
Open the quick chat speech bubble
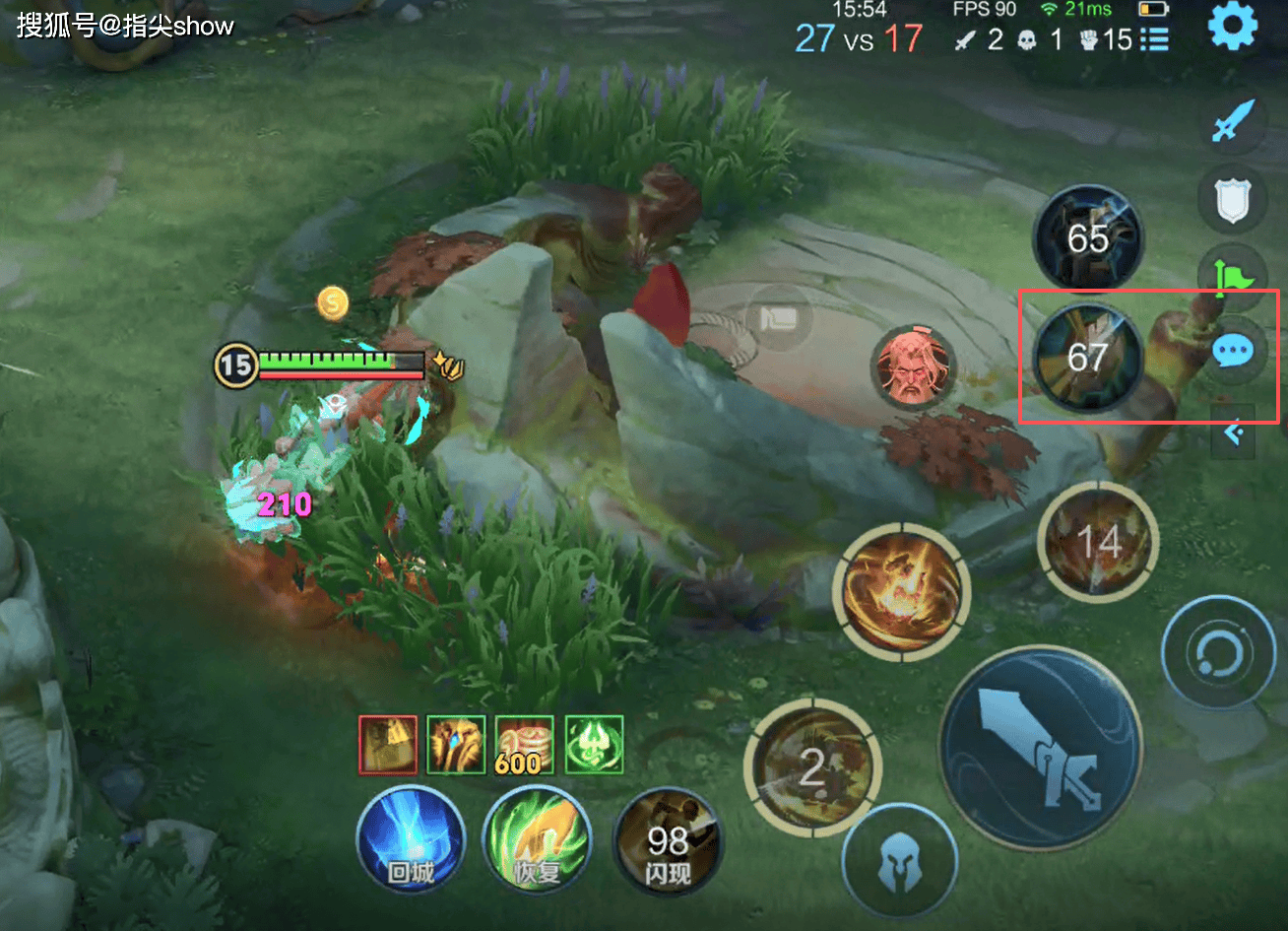[x=1233, y=351]
